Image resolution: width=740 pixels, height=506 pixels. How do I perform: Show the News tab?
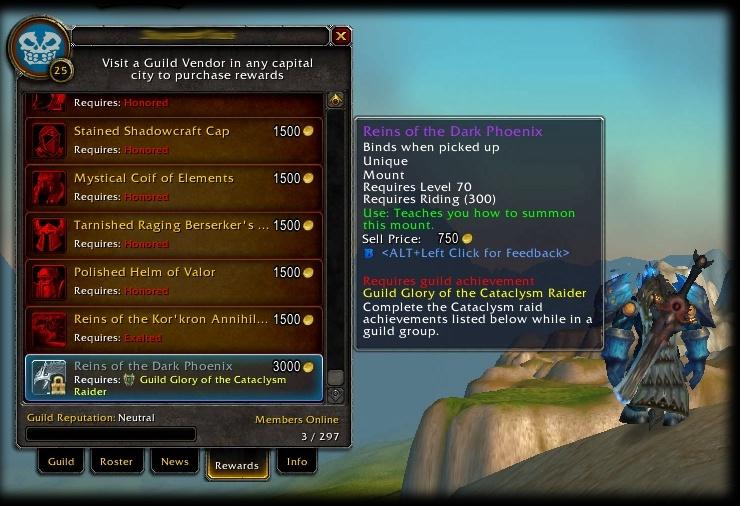point(175,462)
